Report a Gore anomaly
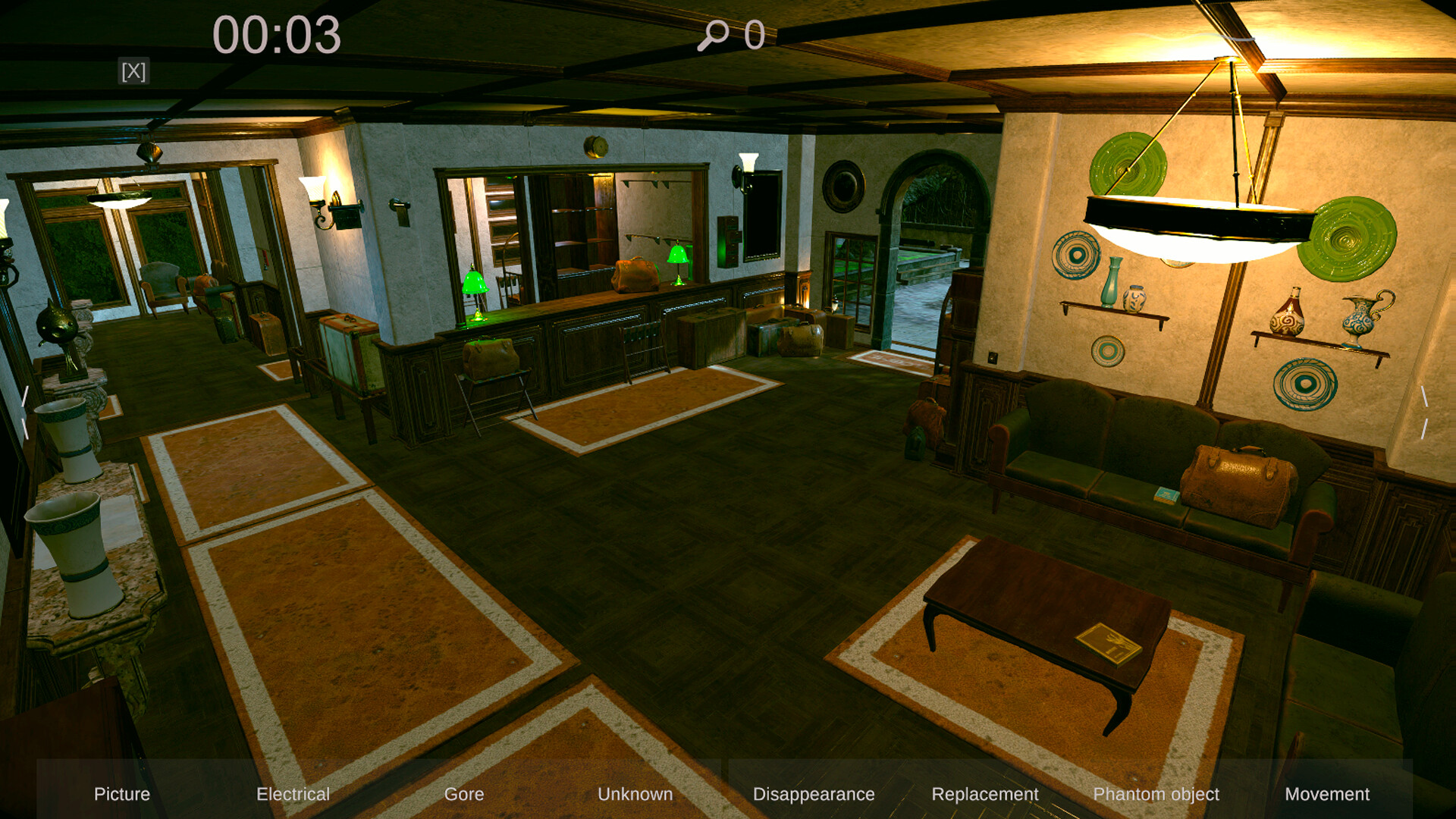The height and width of the screenshot is (819, 1456). pyautogui.click(x=464, y=795)
